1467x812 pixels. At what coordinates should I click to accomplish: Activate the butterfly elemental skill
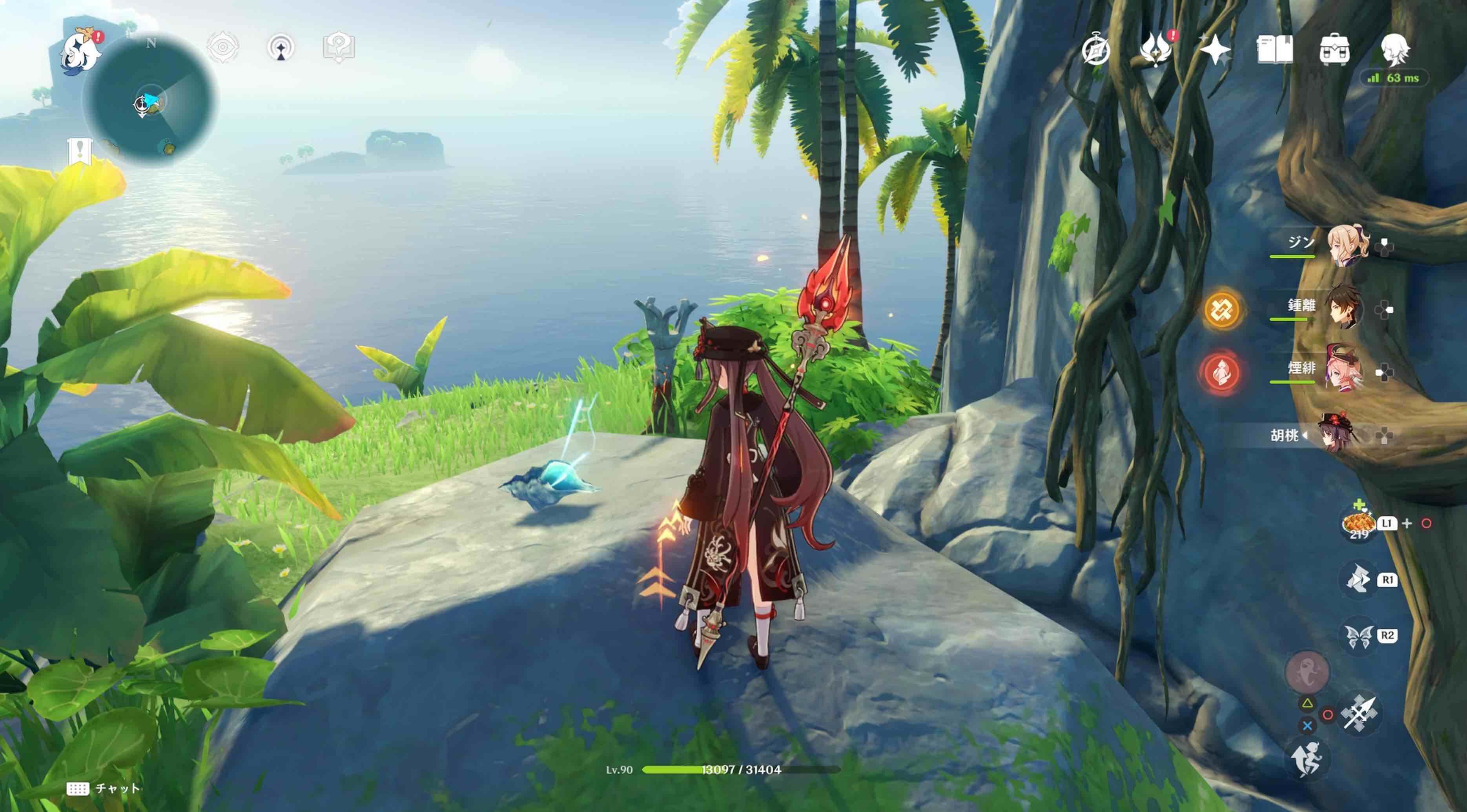coord(1358,636)
